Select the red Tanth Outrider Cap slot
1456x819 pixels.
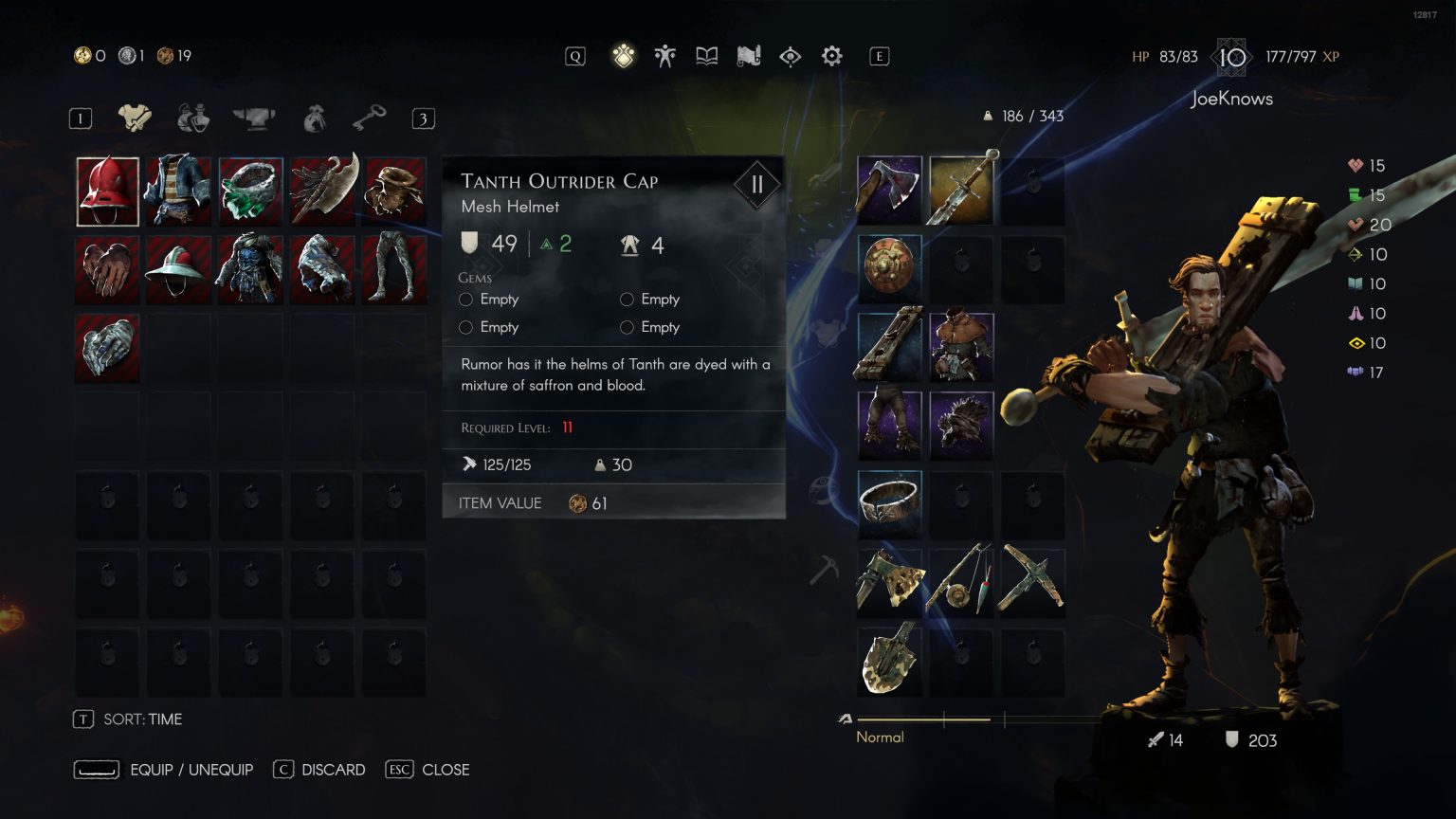(107, 191)
